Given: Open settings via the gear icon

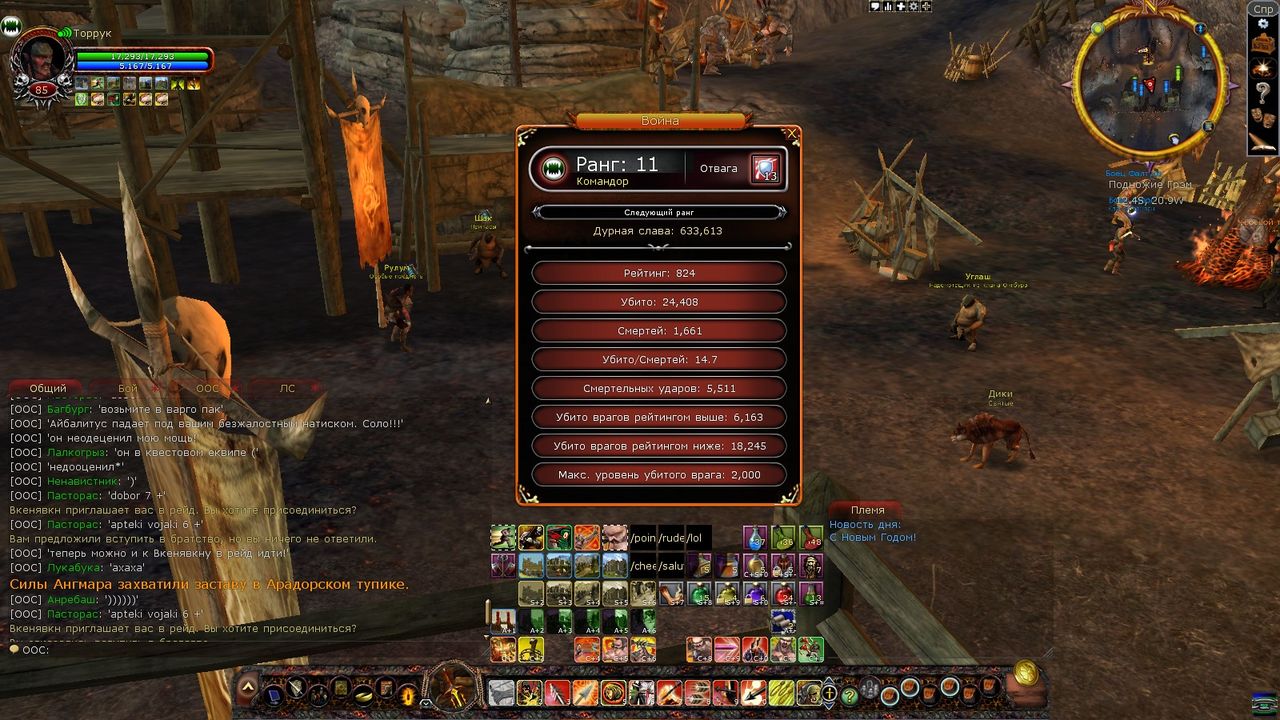Looking at the screenshot, I should 1263,24.
